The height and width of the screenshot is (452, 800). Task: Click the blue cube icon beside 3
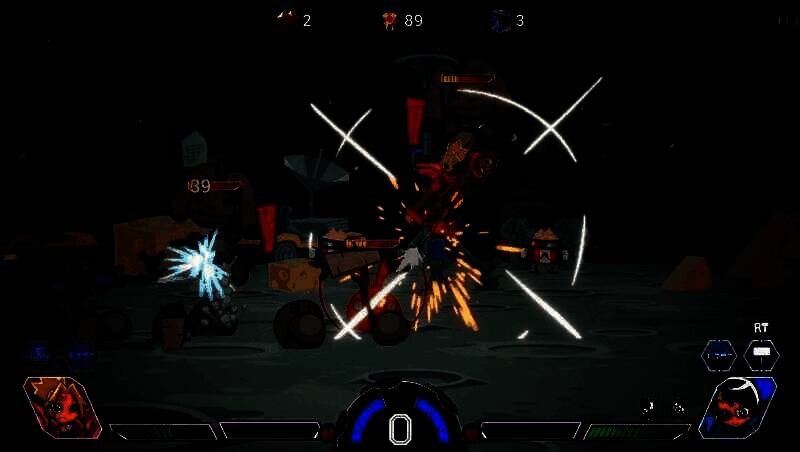[501, 20]
